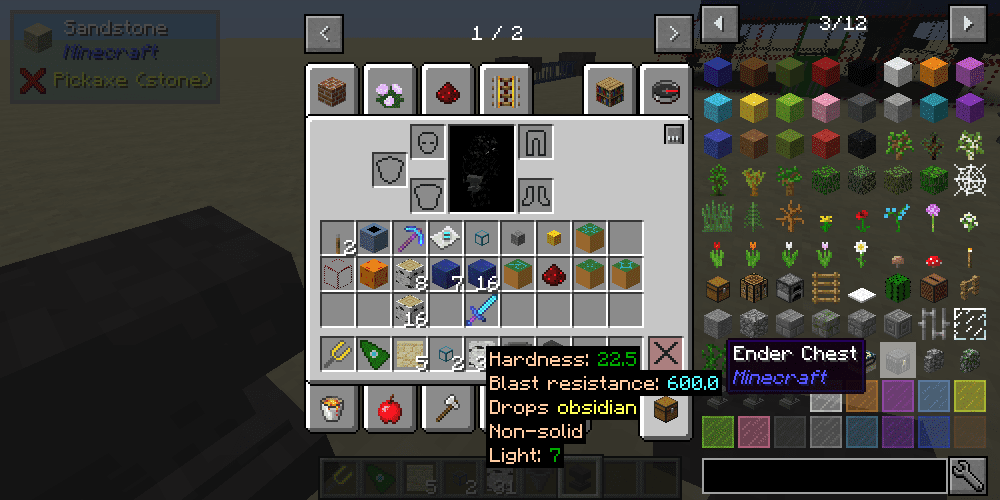
Task: Click the item search text box
Action: click(x=824, y=476)
